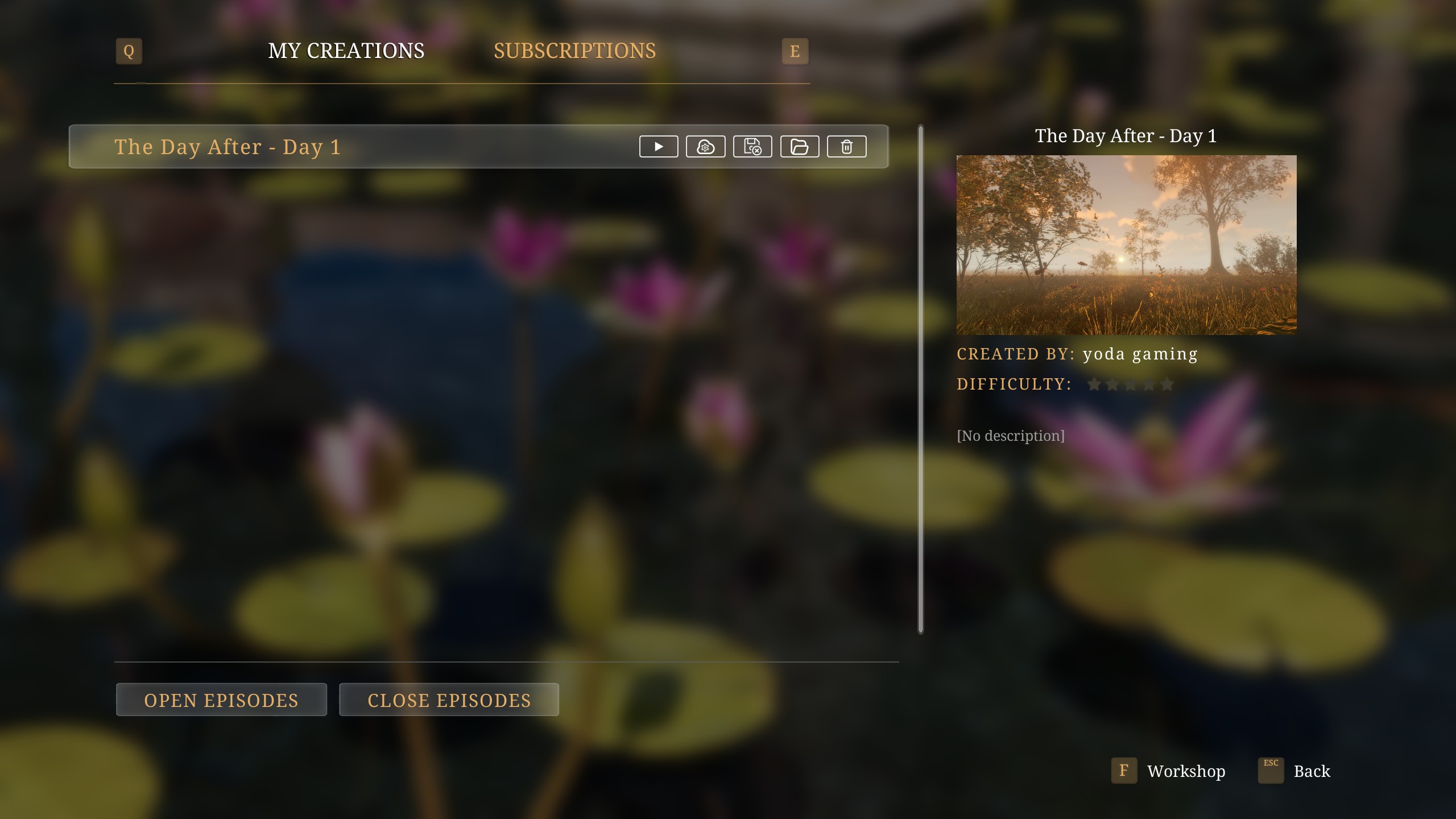Click the Open Episodes button

tap(221, 700)
